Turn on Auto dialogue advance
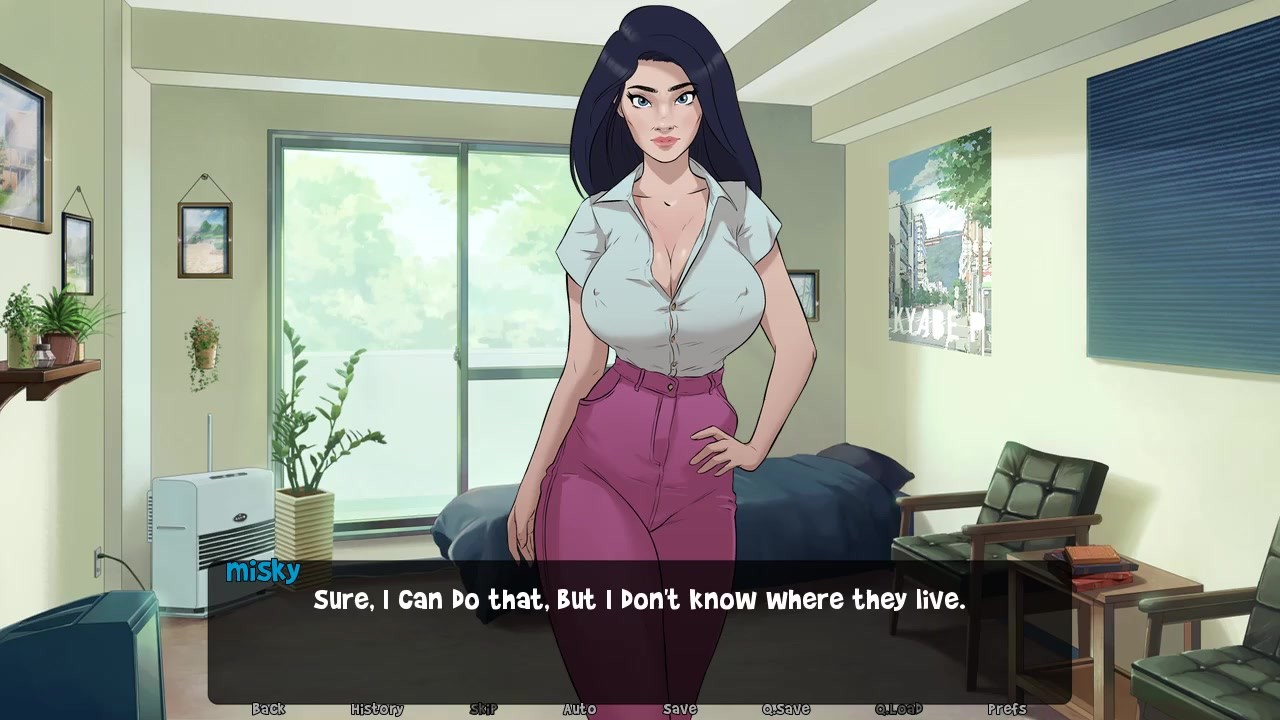The width and height of the screenshot is (1280, 720). [579, 709]
